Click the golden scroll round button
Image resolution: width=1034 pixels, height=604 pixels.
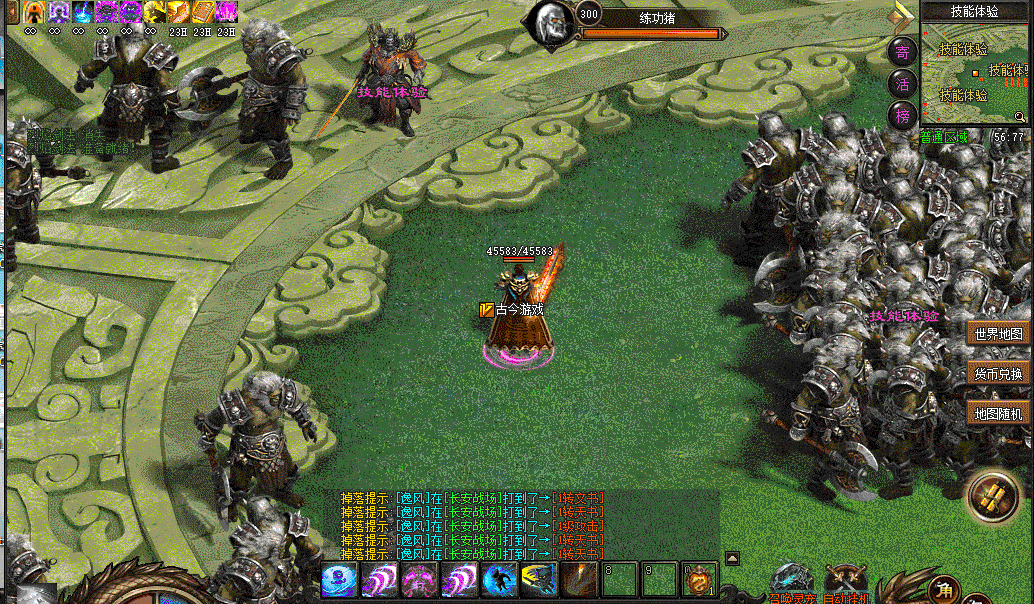coord(992,497)
